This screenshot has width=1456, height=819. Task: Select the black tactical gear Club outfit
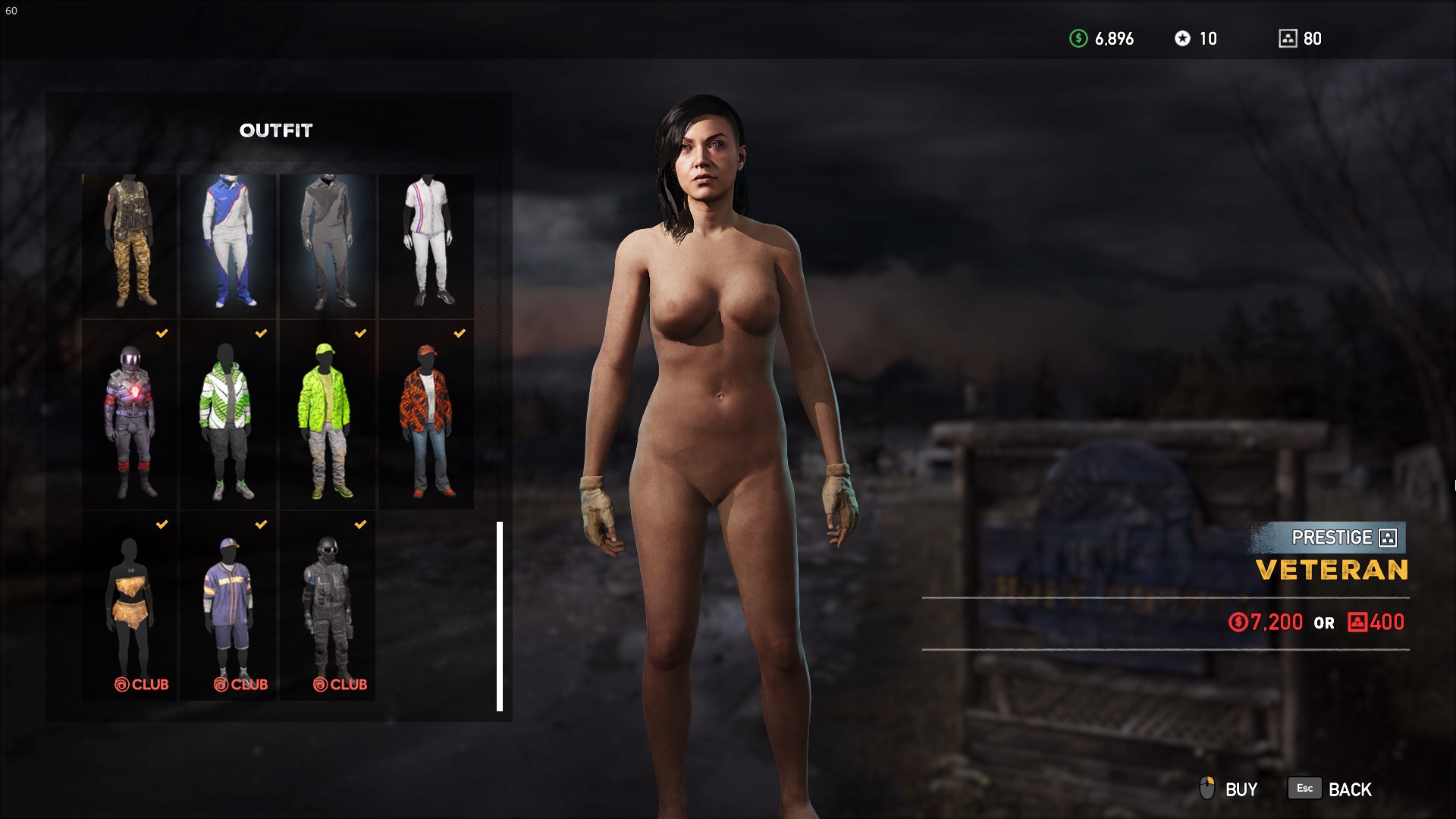tap(328, 606)
